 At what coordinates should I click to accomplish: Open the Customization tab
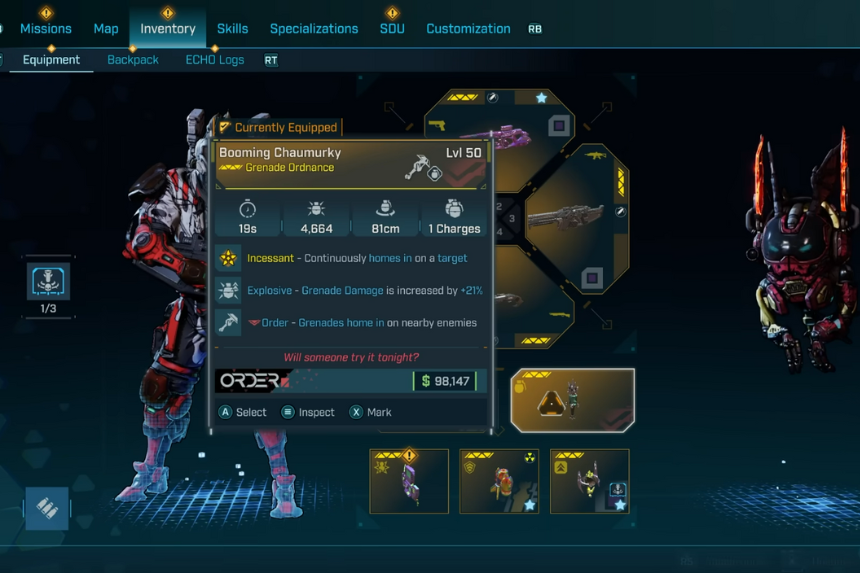click(468, 29)
